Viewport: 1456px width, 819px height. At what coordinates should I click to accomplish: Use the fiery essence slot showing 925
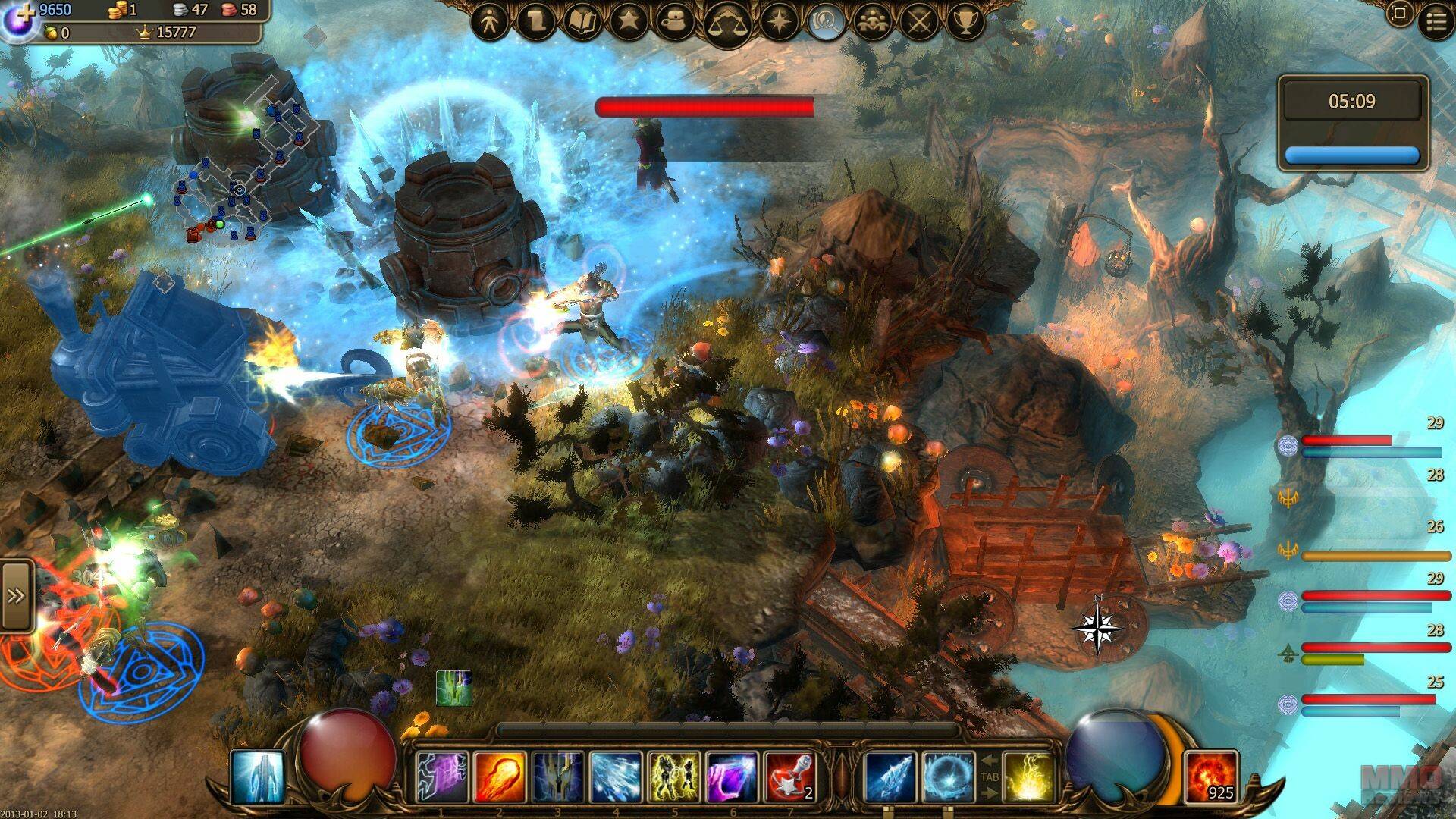click(x=1211, y=777)
